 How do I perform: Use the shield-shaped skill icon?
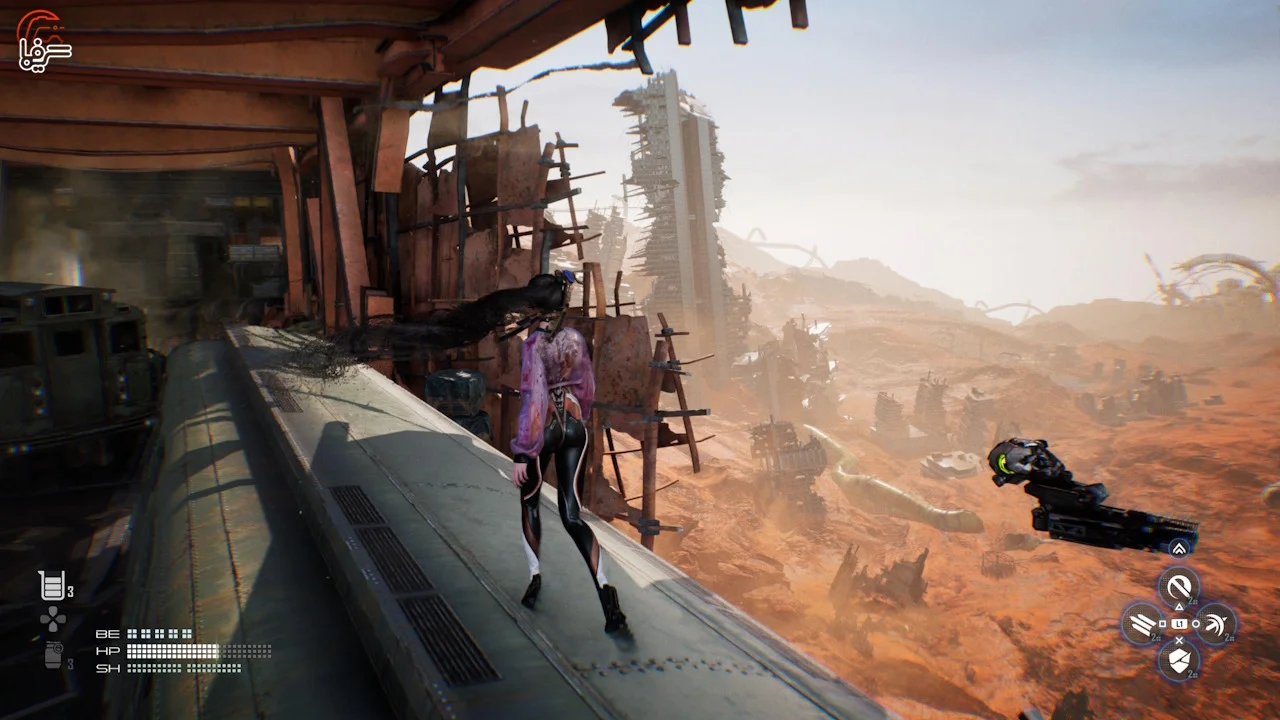pos(1179,659)
